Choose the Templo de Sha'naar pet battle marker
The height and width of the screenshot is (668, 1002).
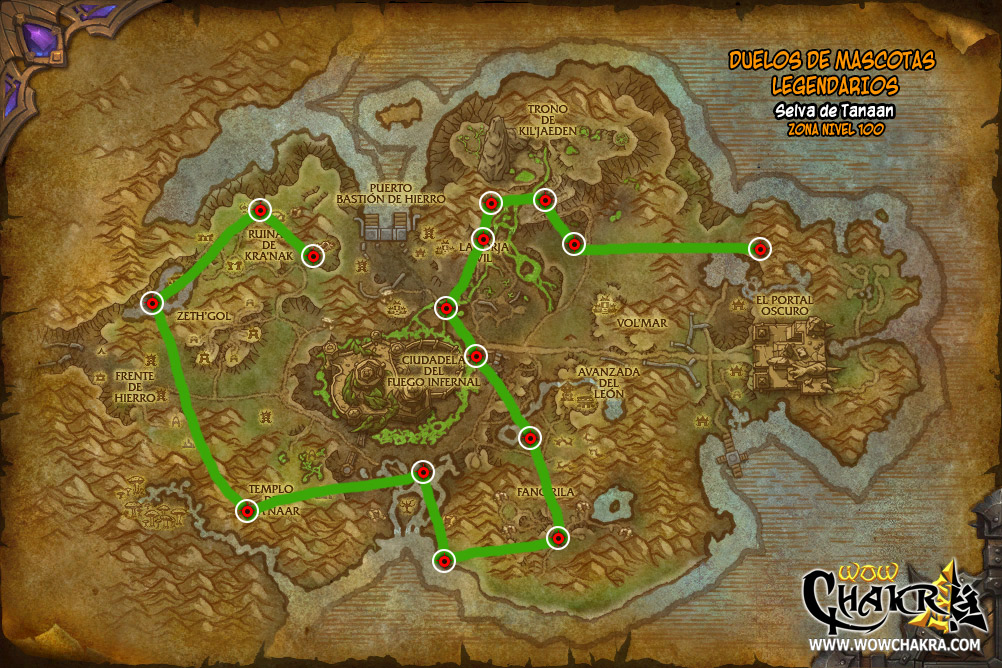coord(246,511)
